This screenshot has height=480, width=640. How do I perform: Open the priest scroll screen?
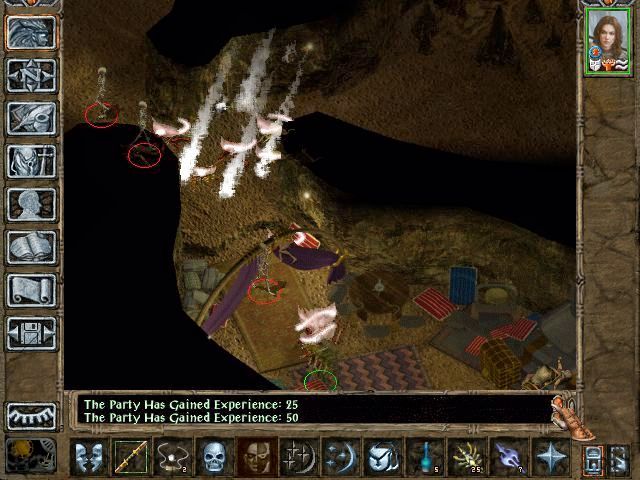tap(31, 290)
